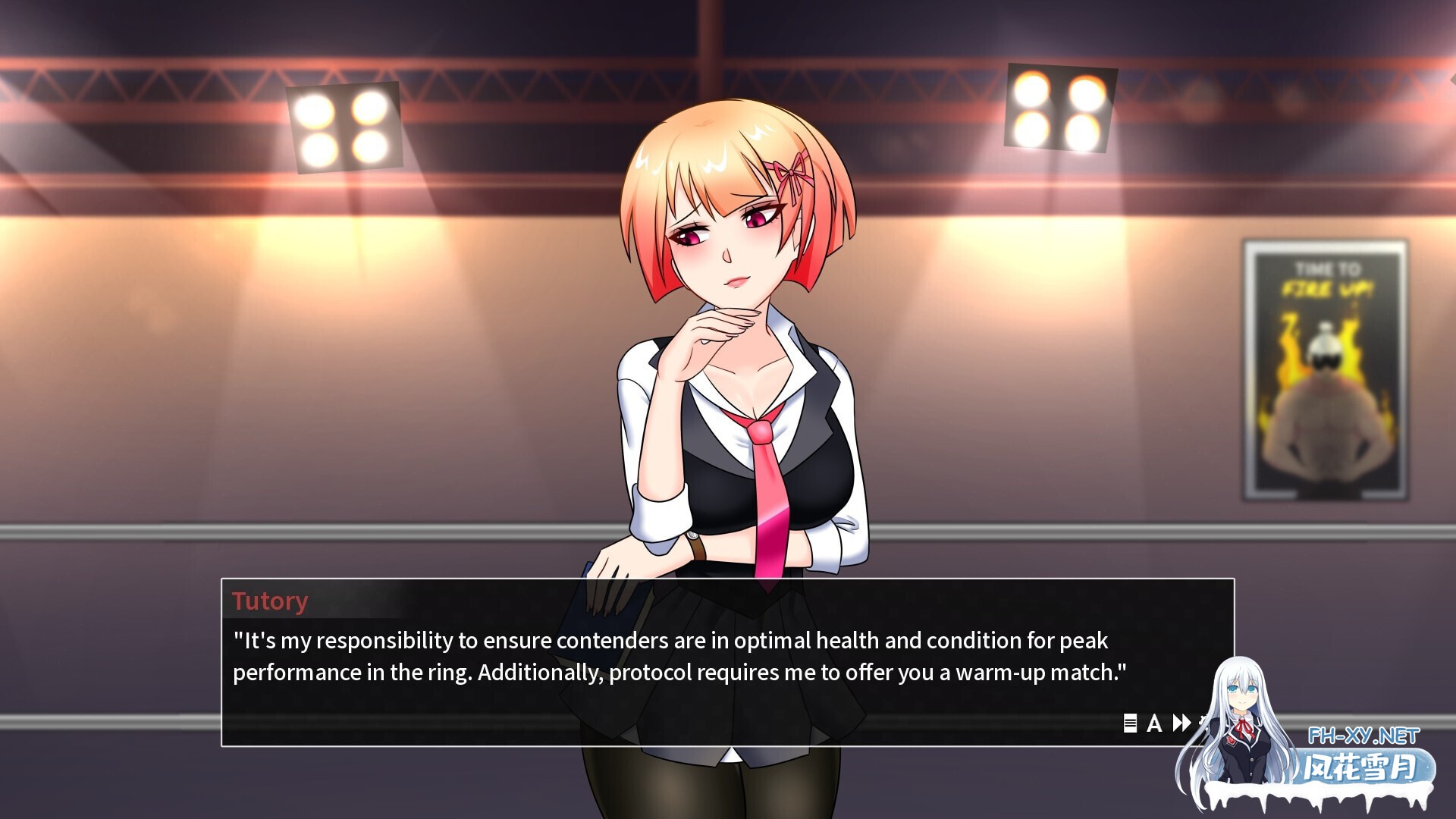Screen dimensions: 1456x819
Task: Click the lines icon to review past dialogue
Action: tap(1130, 723)
